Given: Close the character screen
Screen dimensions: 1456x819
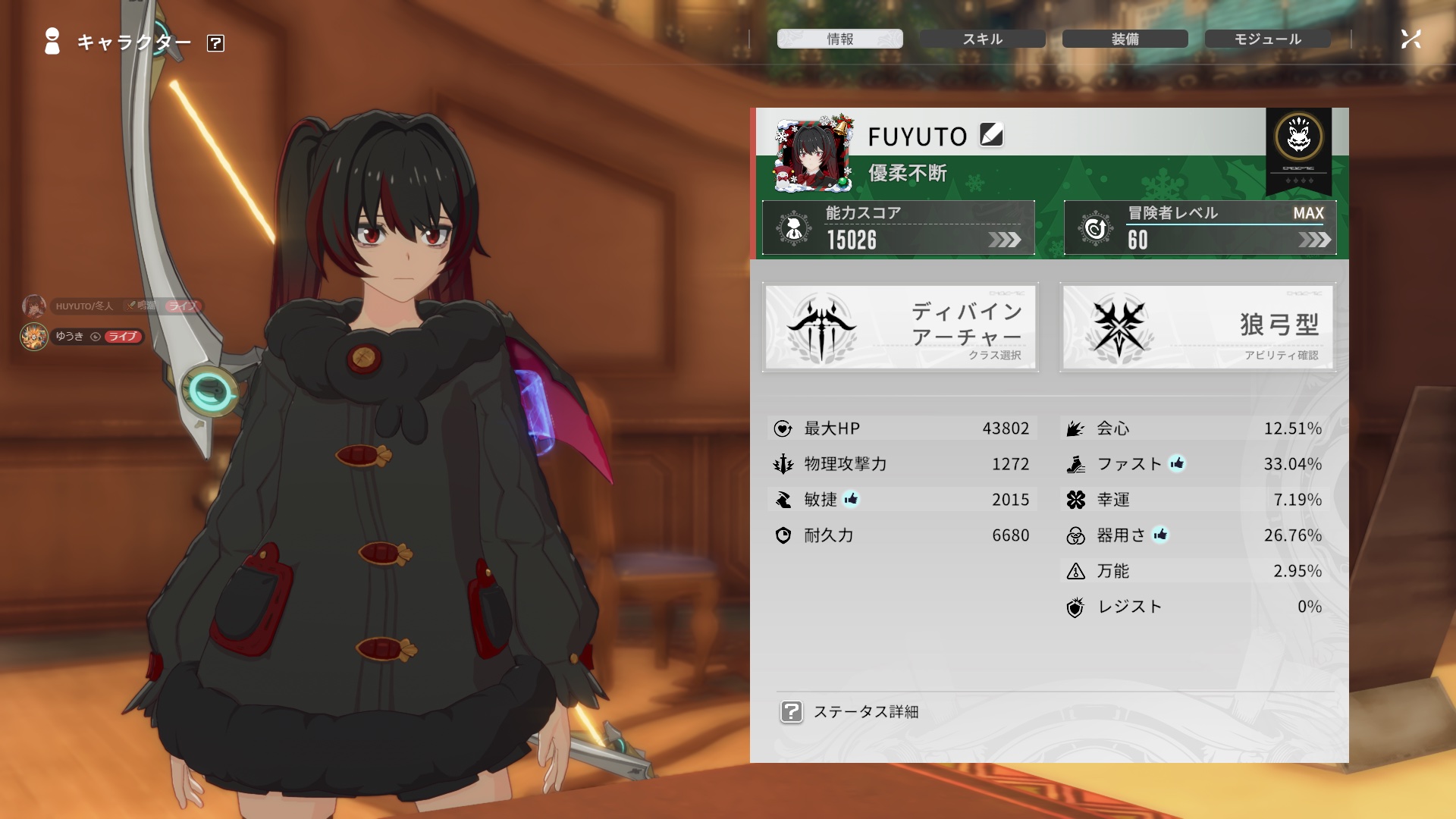Looking at the screenshot, I should click(1410, 39).
